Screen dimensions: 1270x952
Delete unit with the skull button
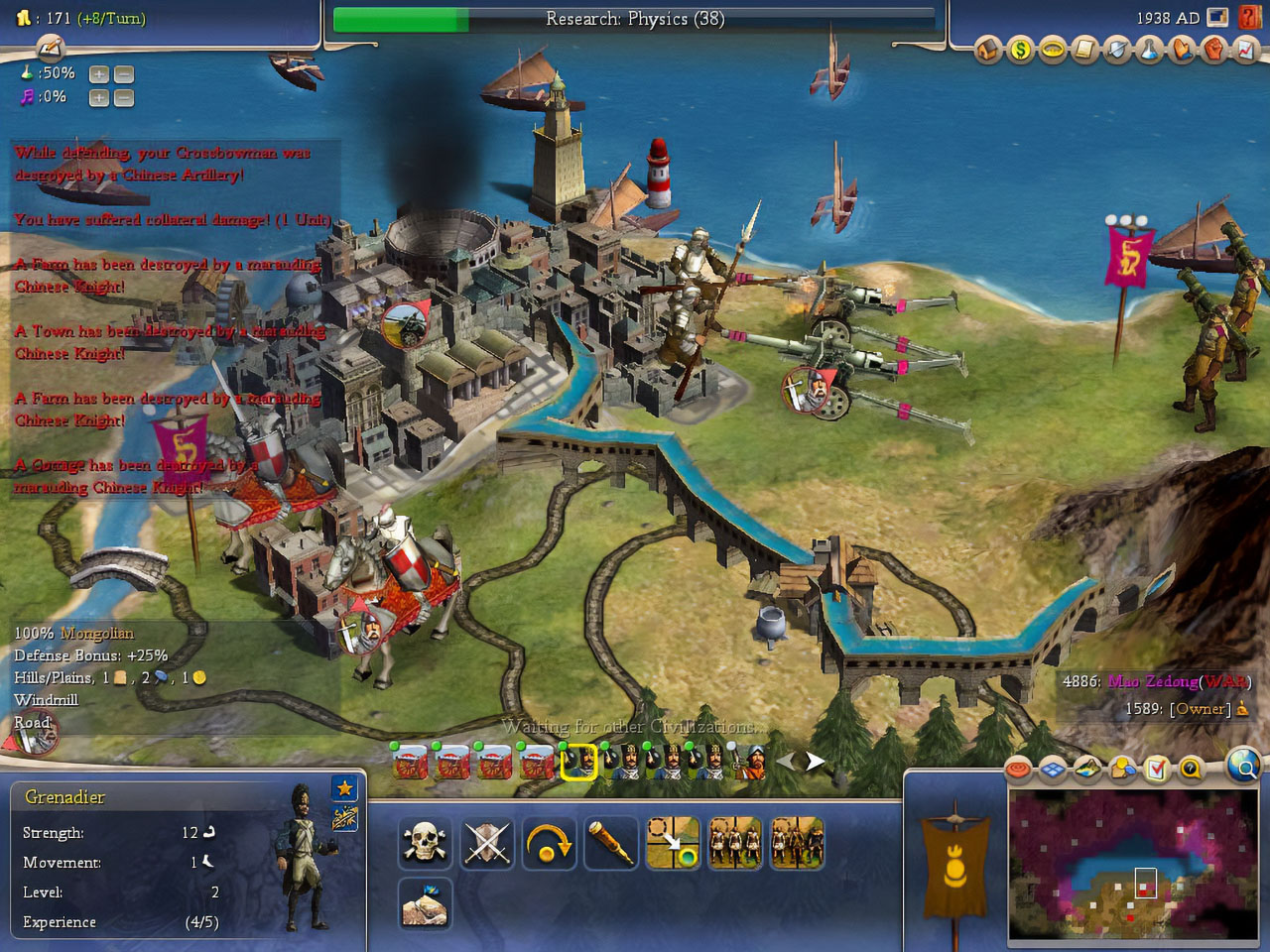click(x=425, y=844)
